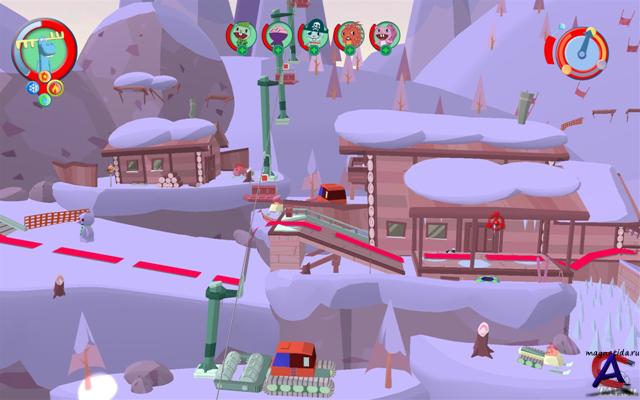Activate the snowflake freeze ability
The image size is (640, 400).
click(33, 87)
